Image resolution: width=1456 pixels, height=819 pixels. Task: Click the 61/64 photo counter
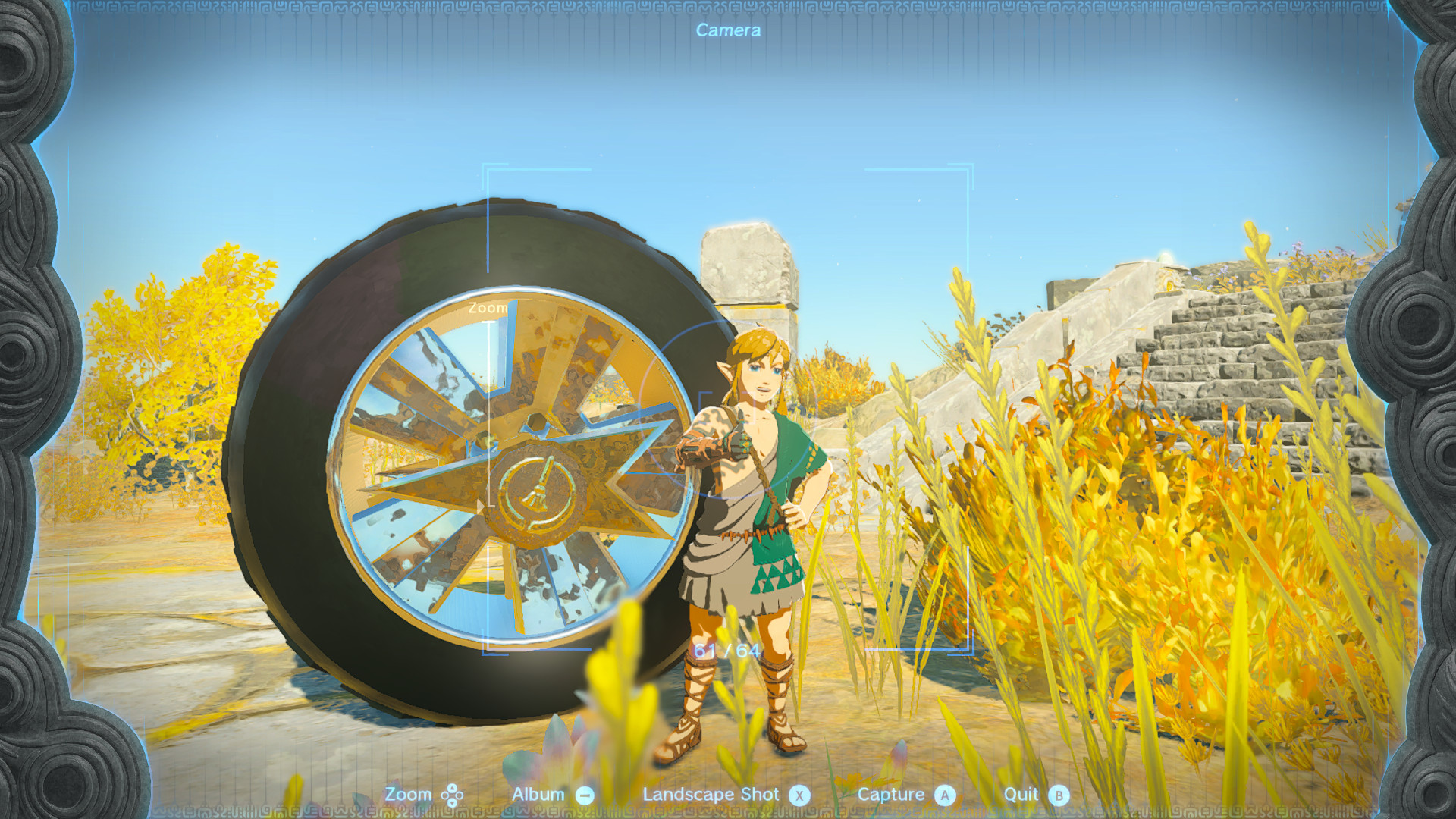[x=726, y=650]
